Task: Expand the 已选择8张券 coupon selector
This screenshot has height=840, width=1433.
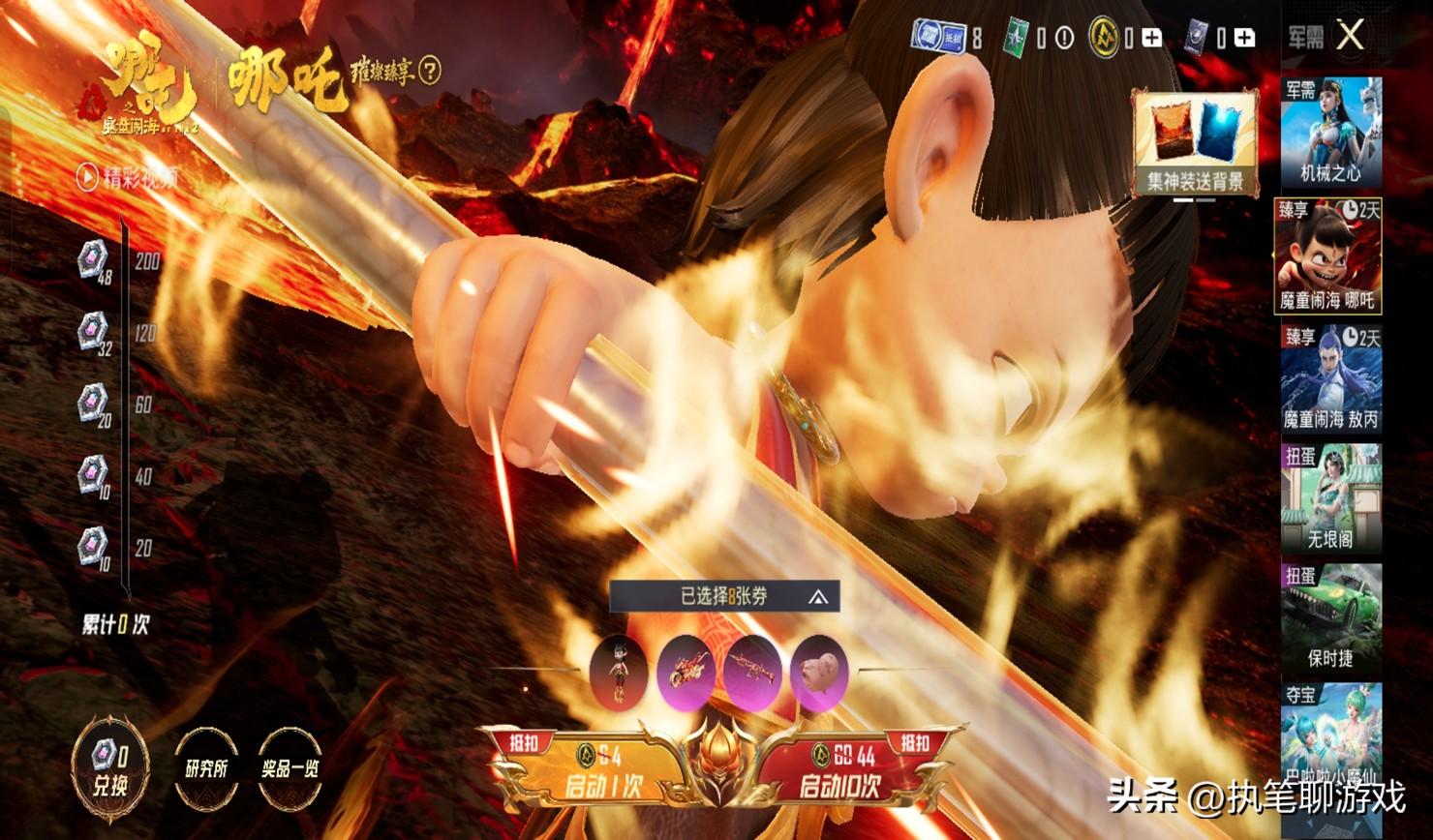Action: click(x=724, y=597)
